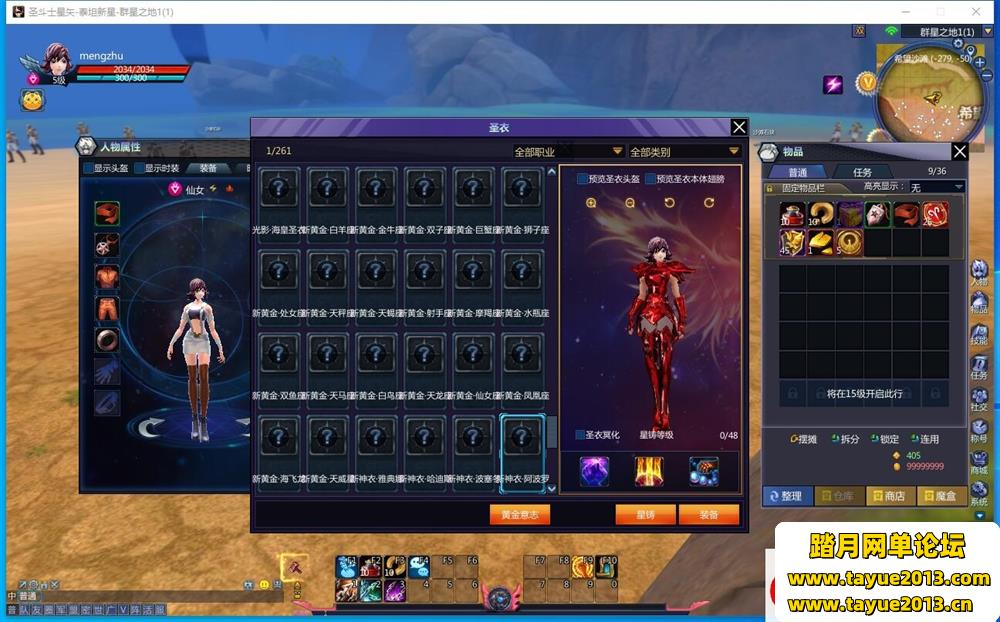The width and height of the screenshot is (1000, 622).
Task: Switch to the 任务 tab in inventory
Action: 862,172
